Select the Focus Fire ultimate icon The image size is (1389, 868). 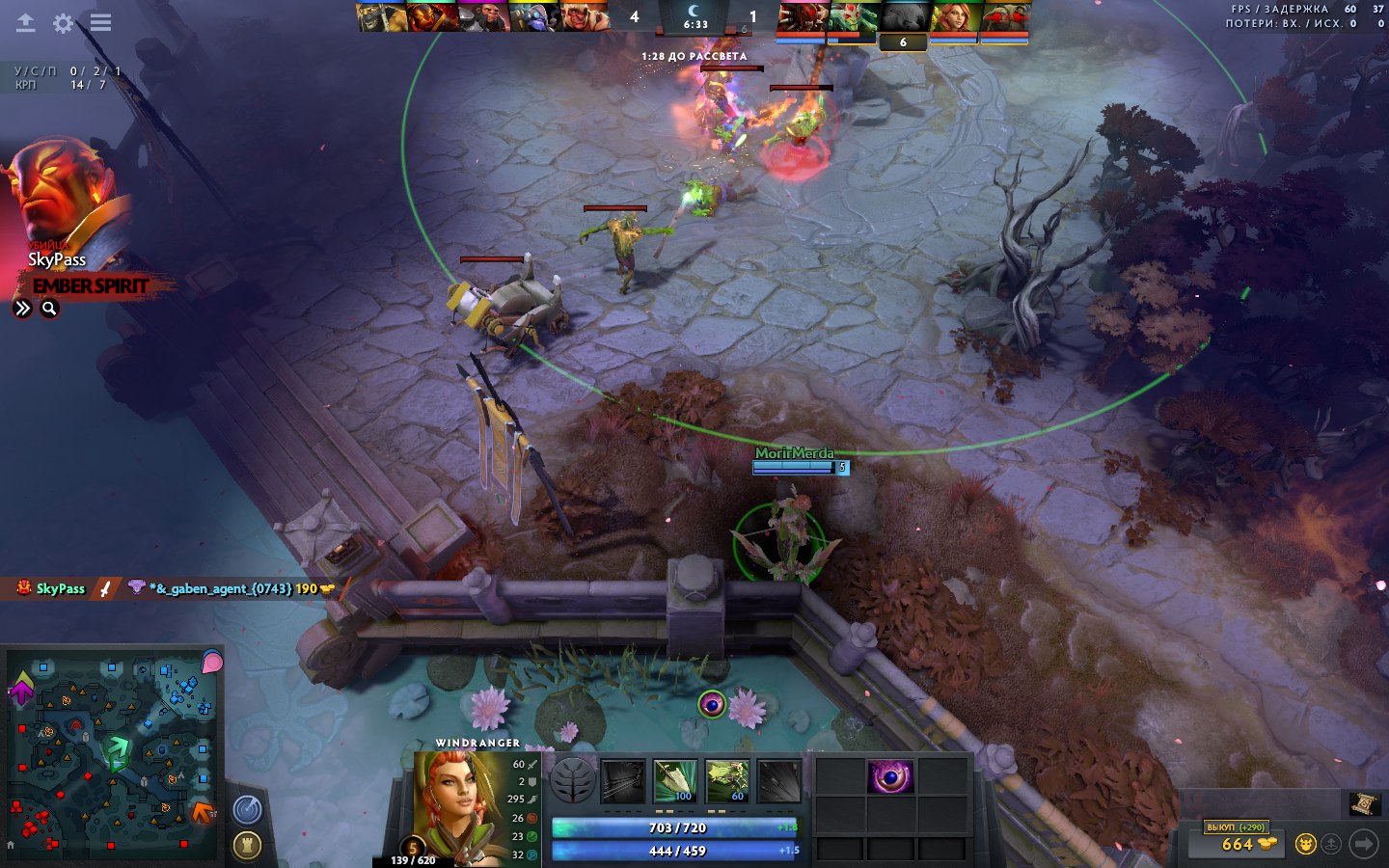[x=779, y=780]
